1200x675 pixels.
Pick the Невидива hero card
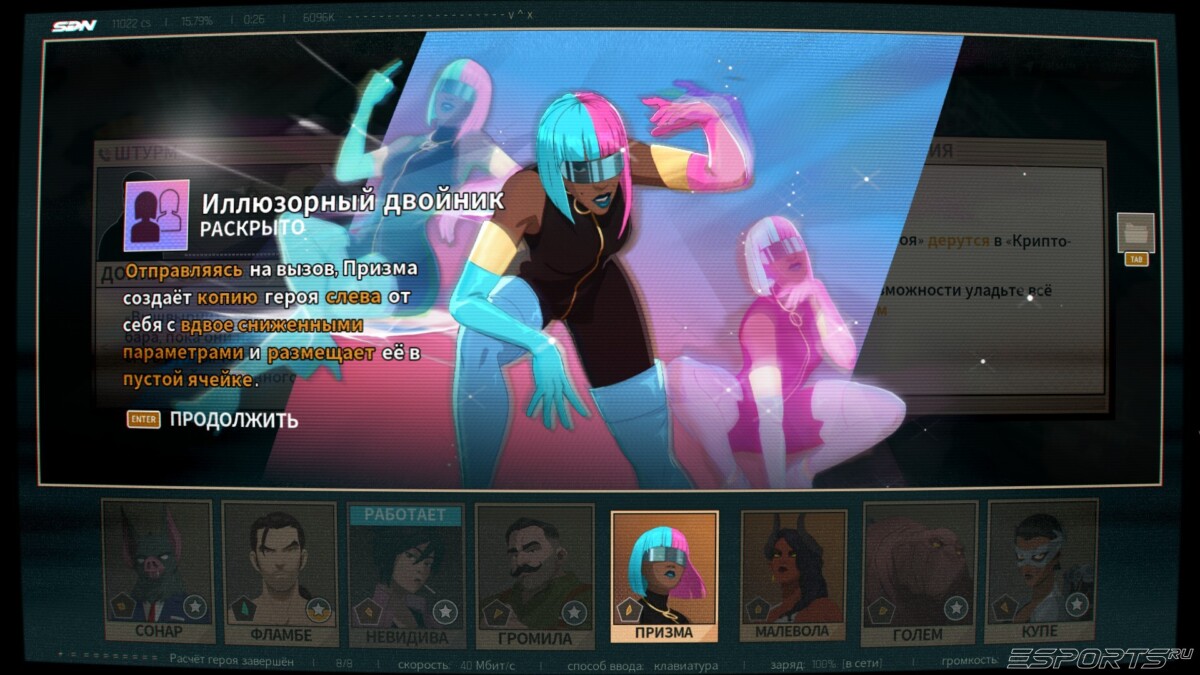(x=406, y=575)
